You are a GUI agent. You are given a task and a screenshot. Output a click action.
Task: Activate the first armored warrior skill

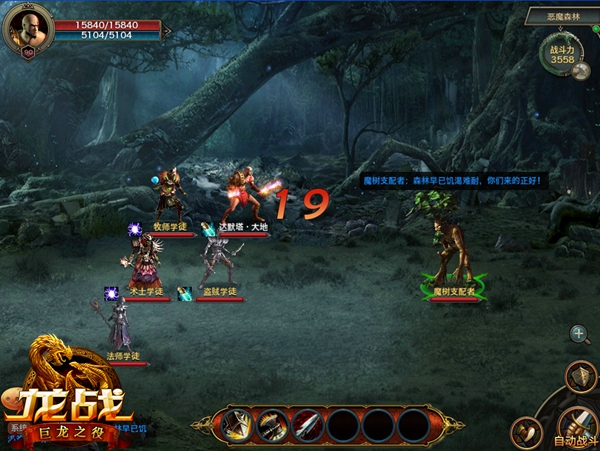236,426
